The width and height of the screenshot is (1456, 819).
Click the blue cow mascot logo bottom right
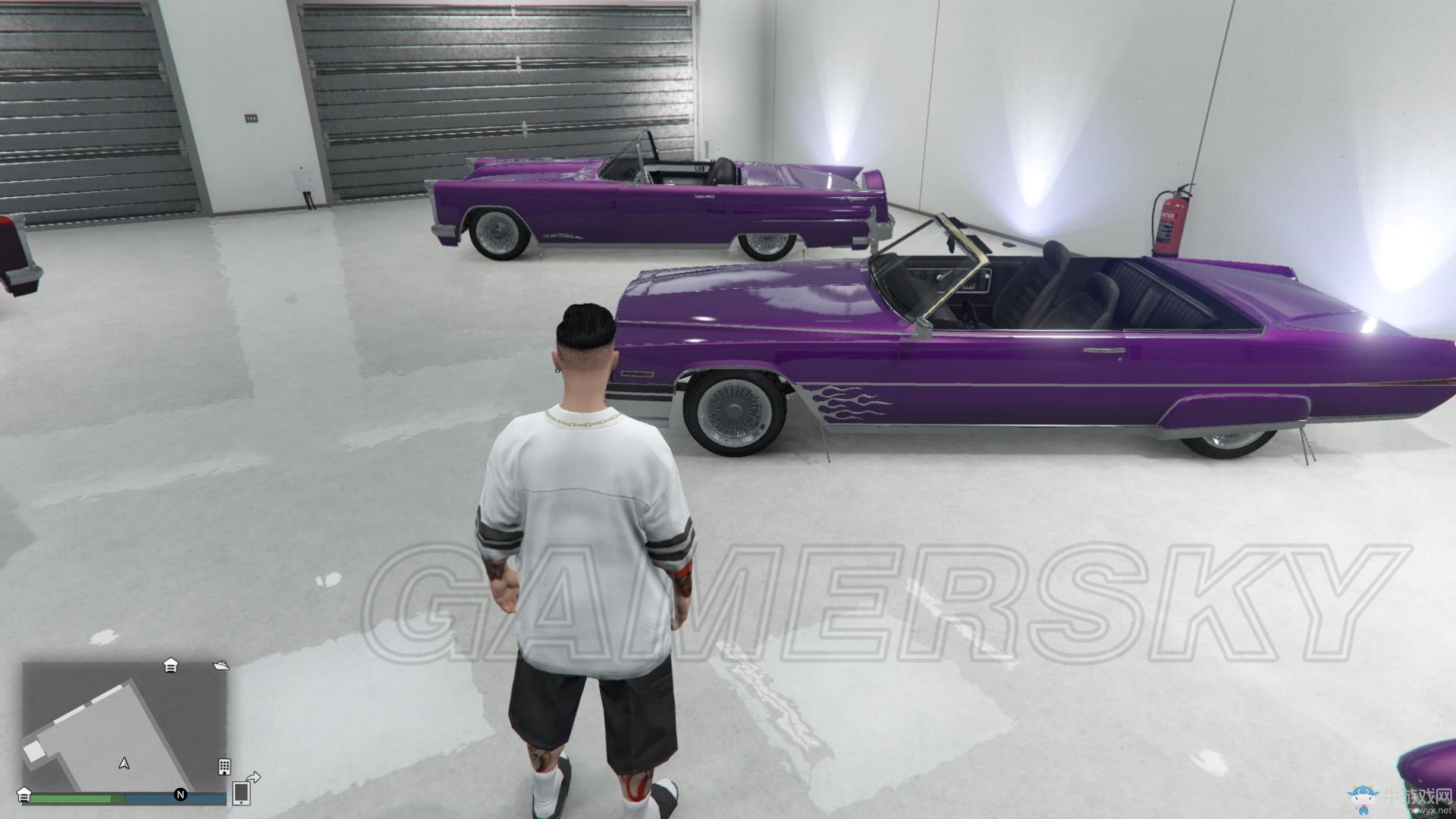click(1363, 799)
